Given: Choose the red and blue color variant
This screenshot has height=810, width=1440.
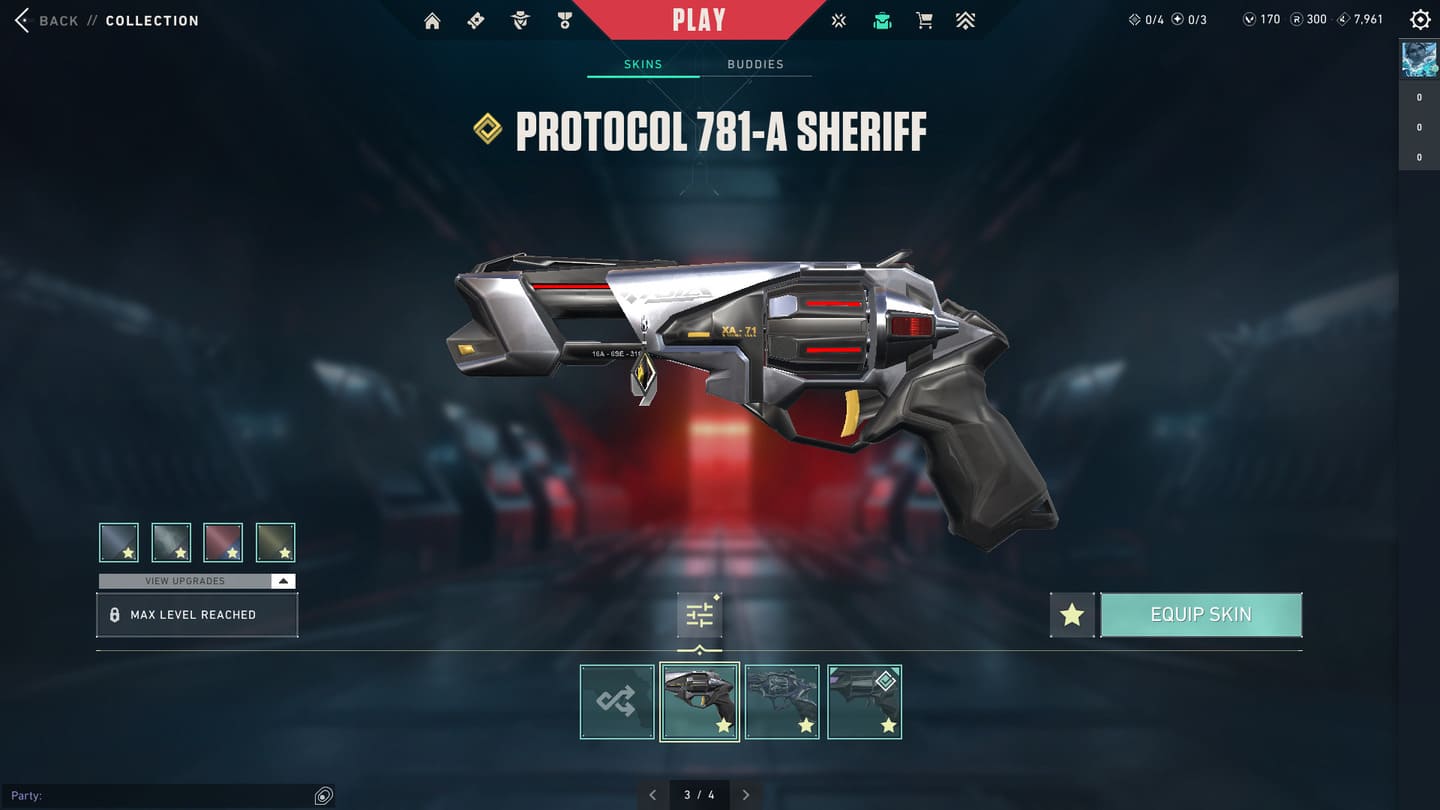Looking at the screenshot, I should 223,542.
